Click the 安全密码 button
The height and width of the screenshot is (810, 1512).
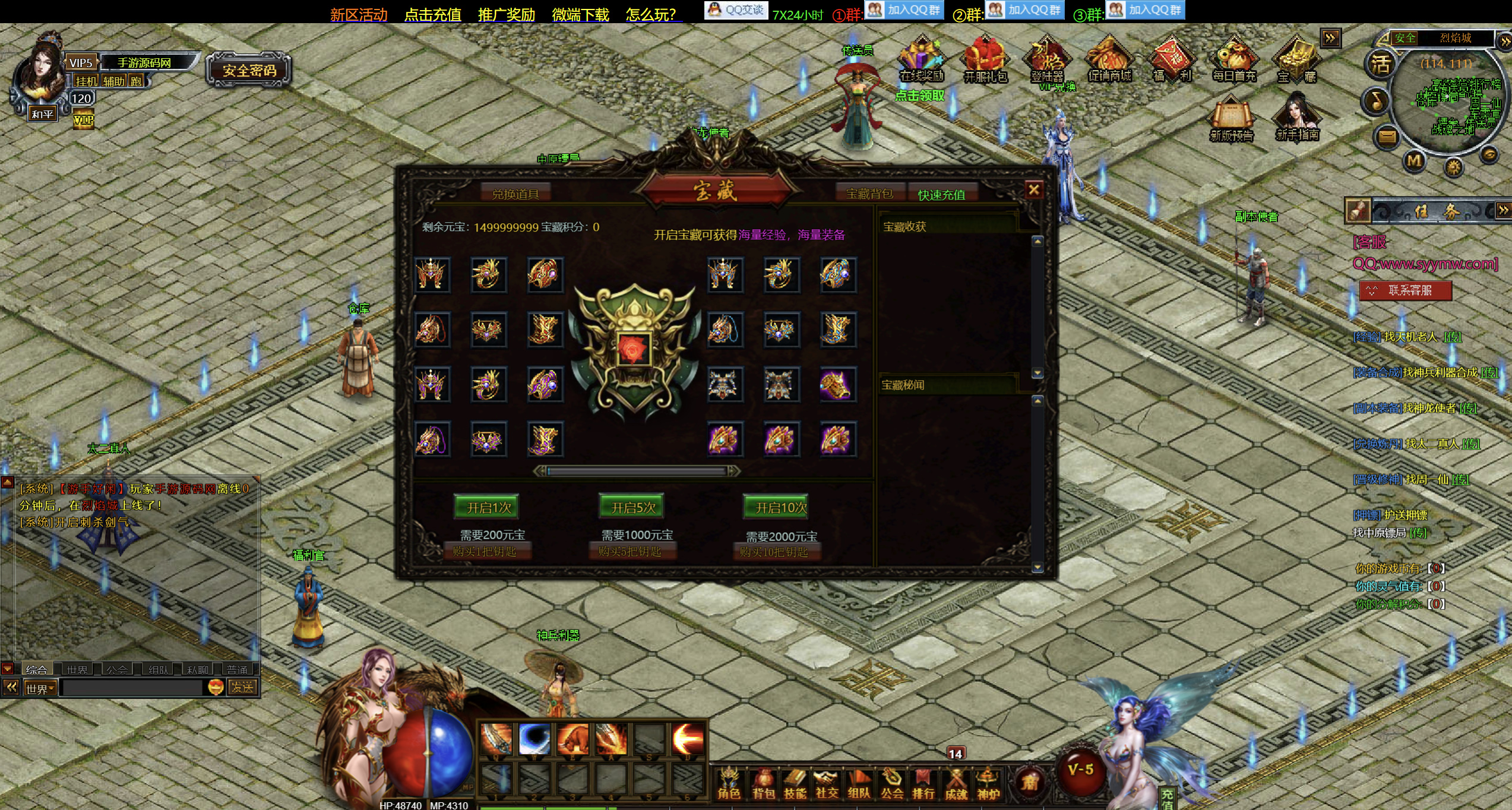click(x=249, y=71)
